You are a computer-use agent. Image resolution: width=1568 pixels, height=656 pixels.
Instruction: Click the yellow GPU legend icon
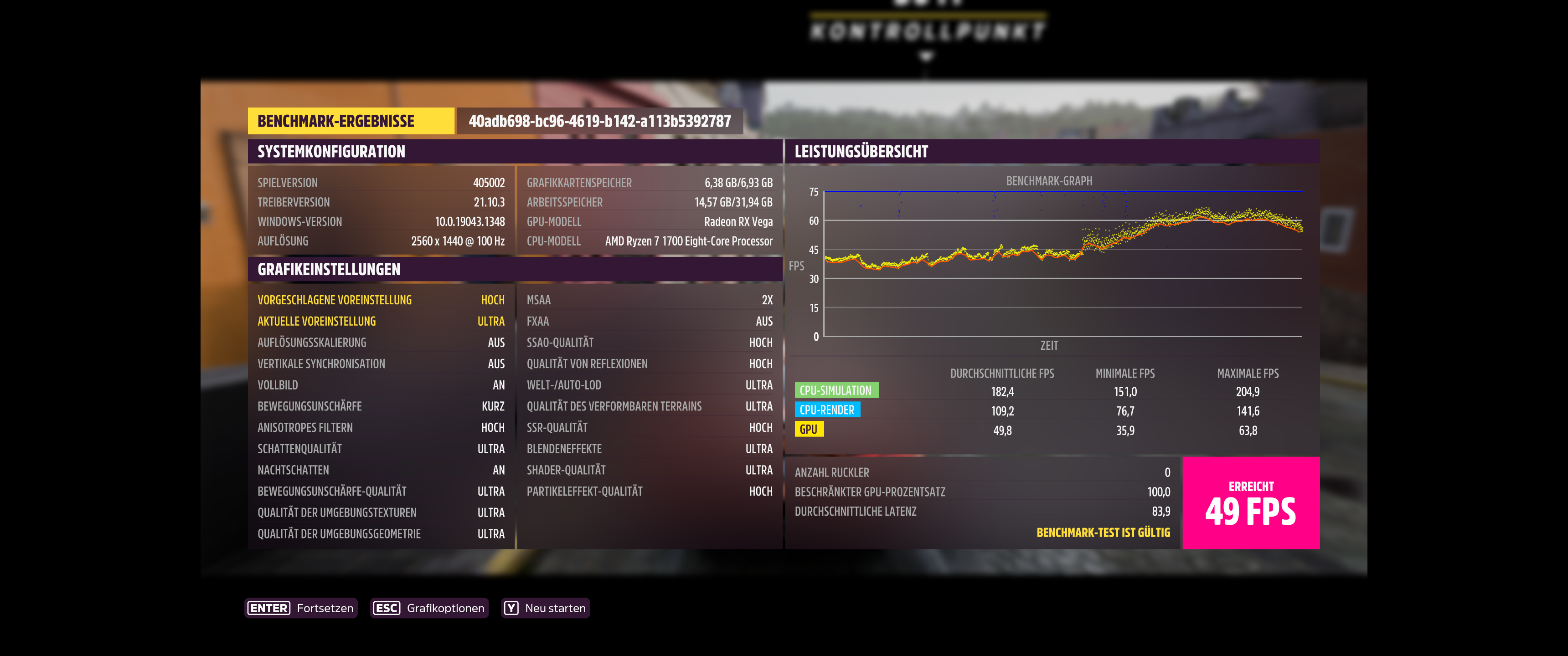click(810, 429)
